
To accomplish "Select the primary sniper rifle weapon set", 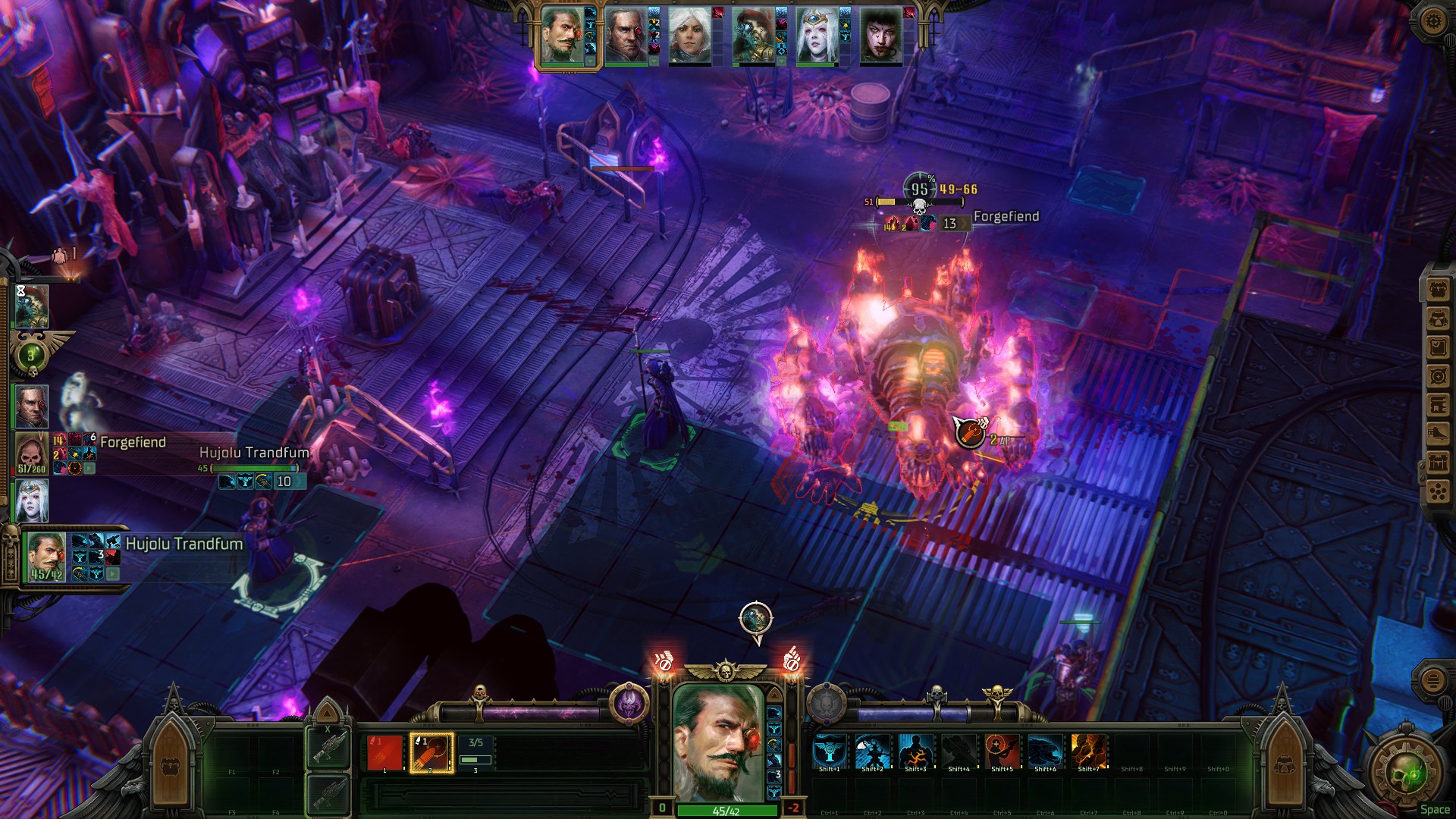I will 328,747.
